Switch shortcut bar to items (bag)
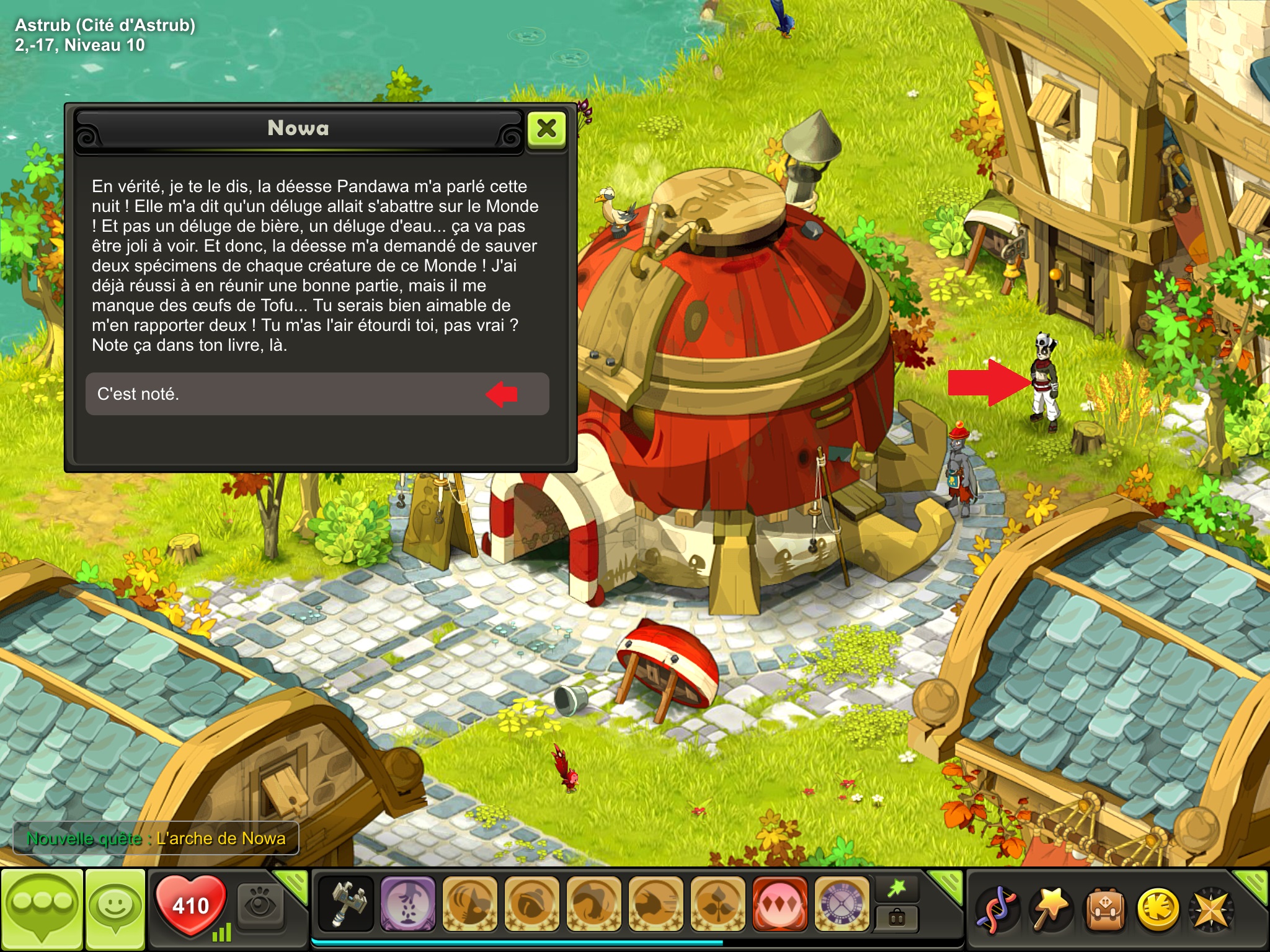The height and width of the screenshot is (952, 1270). click(x=897, y=917)
